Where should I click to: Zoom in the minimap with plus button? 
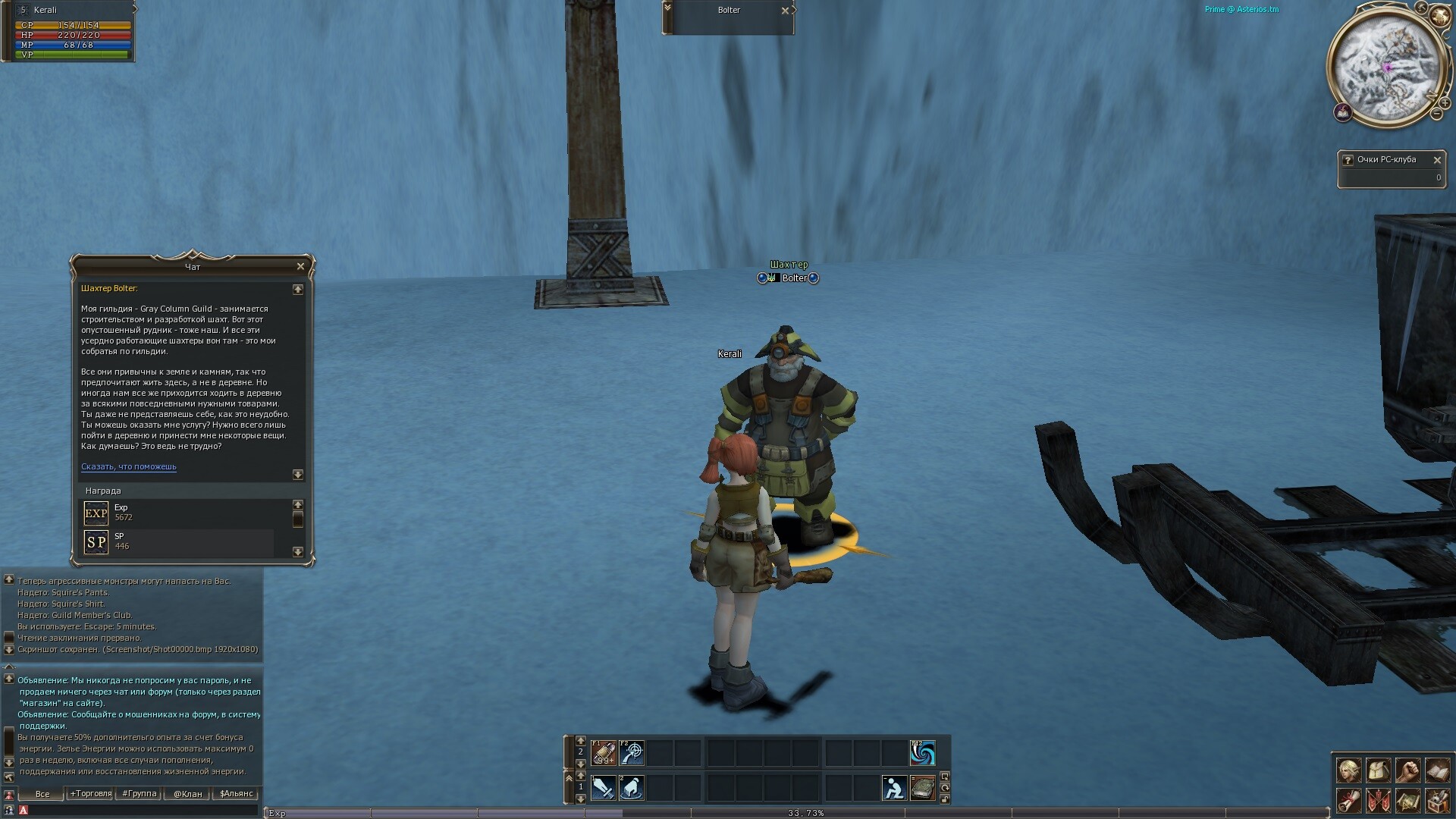1445,102
